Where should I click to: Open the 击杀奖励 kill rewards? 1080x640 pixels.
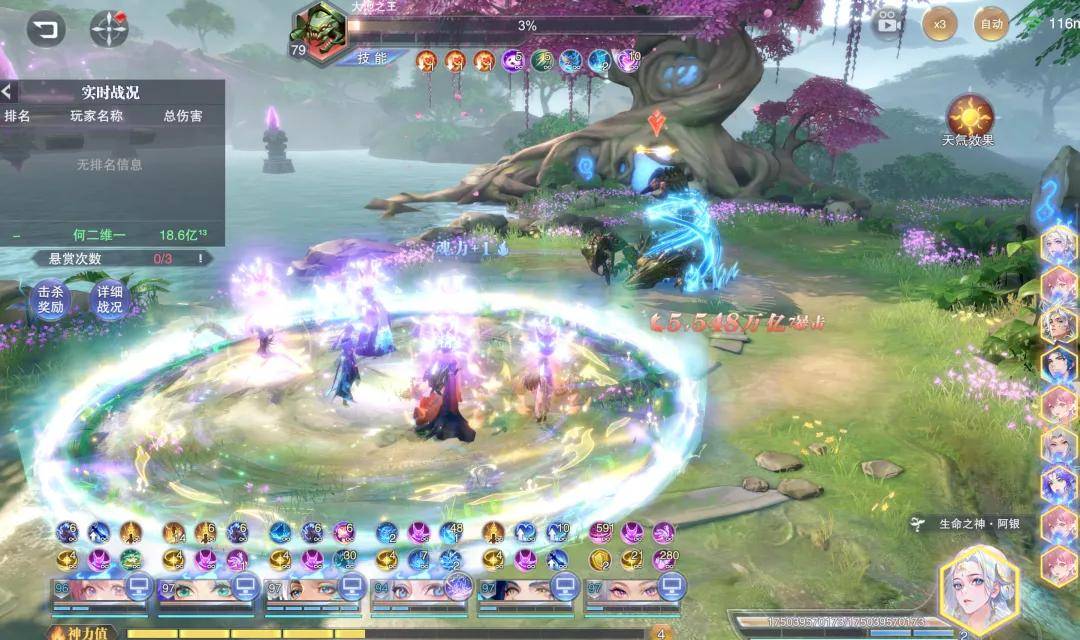coord(50,300)
